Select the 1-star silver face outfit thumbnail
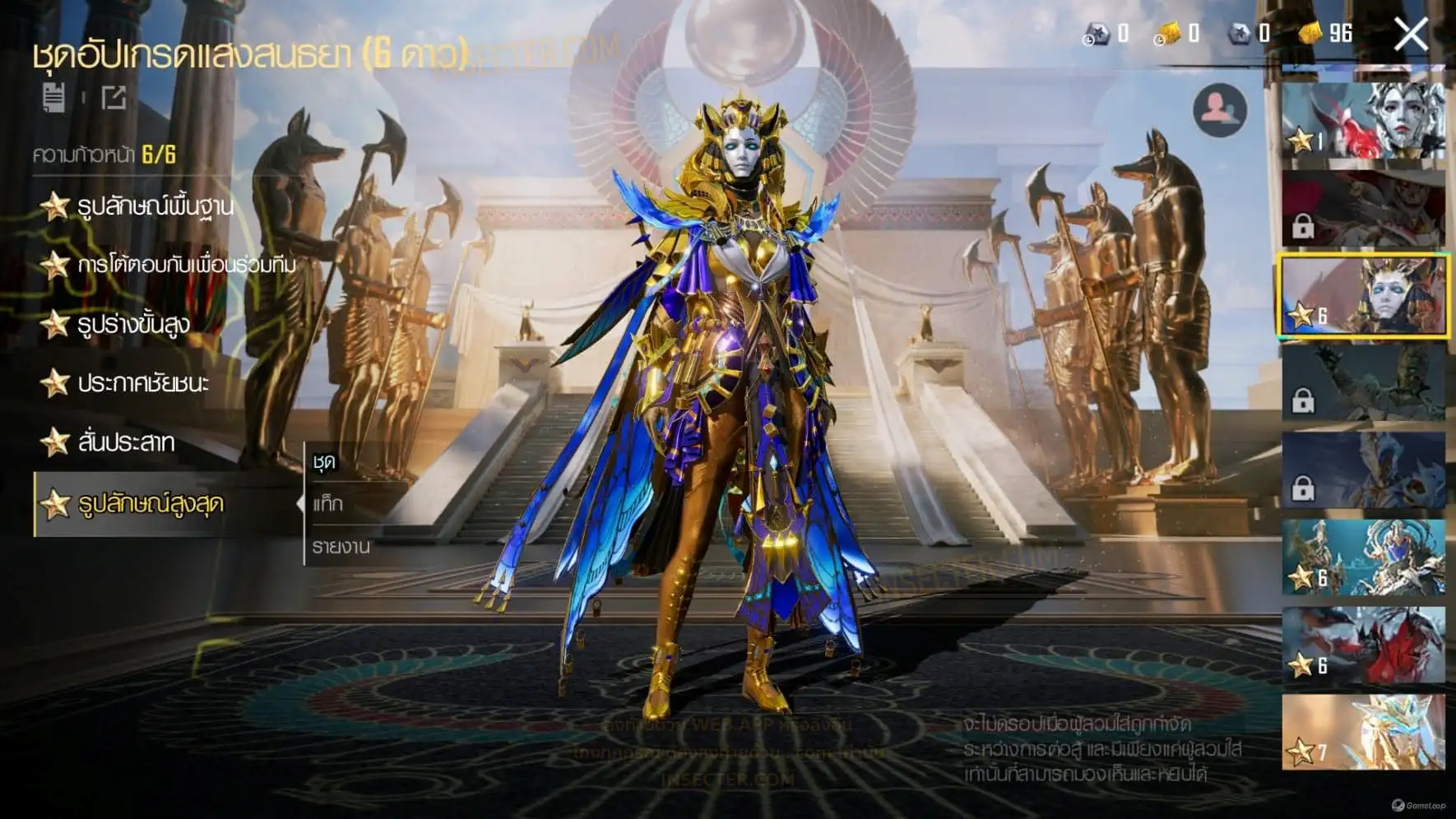The width and height of the screenshot is (1456, 819). pyautogui.click(x=1363, y=120)
